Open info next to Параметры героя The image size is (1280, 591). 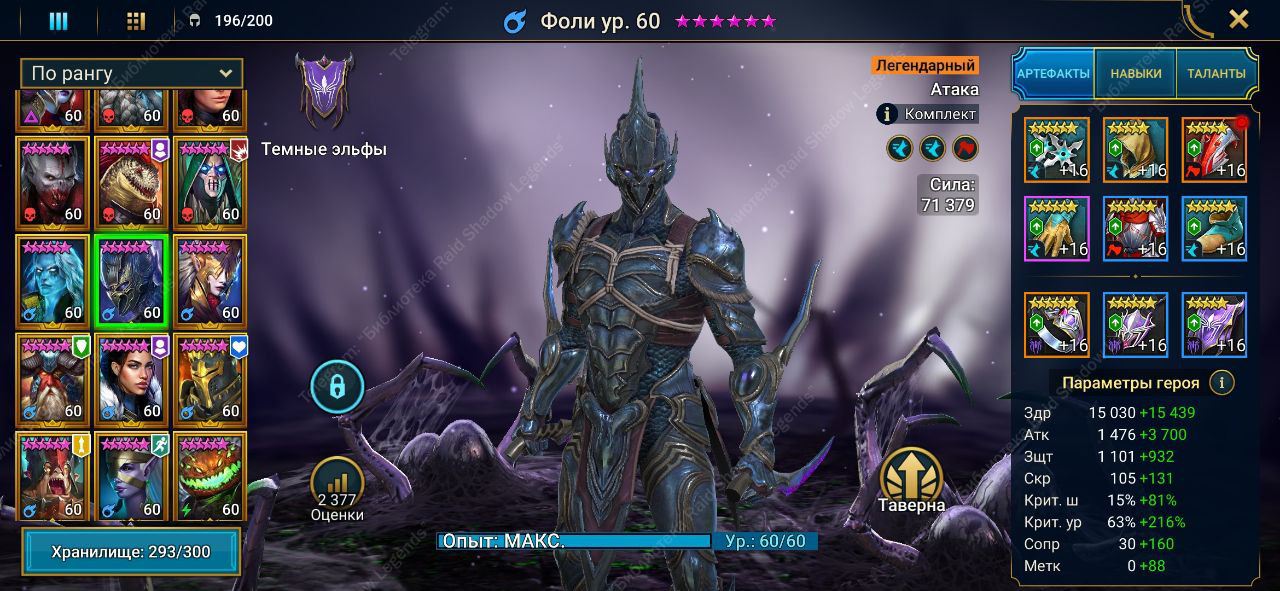1220,382
